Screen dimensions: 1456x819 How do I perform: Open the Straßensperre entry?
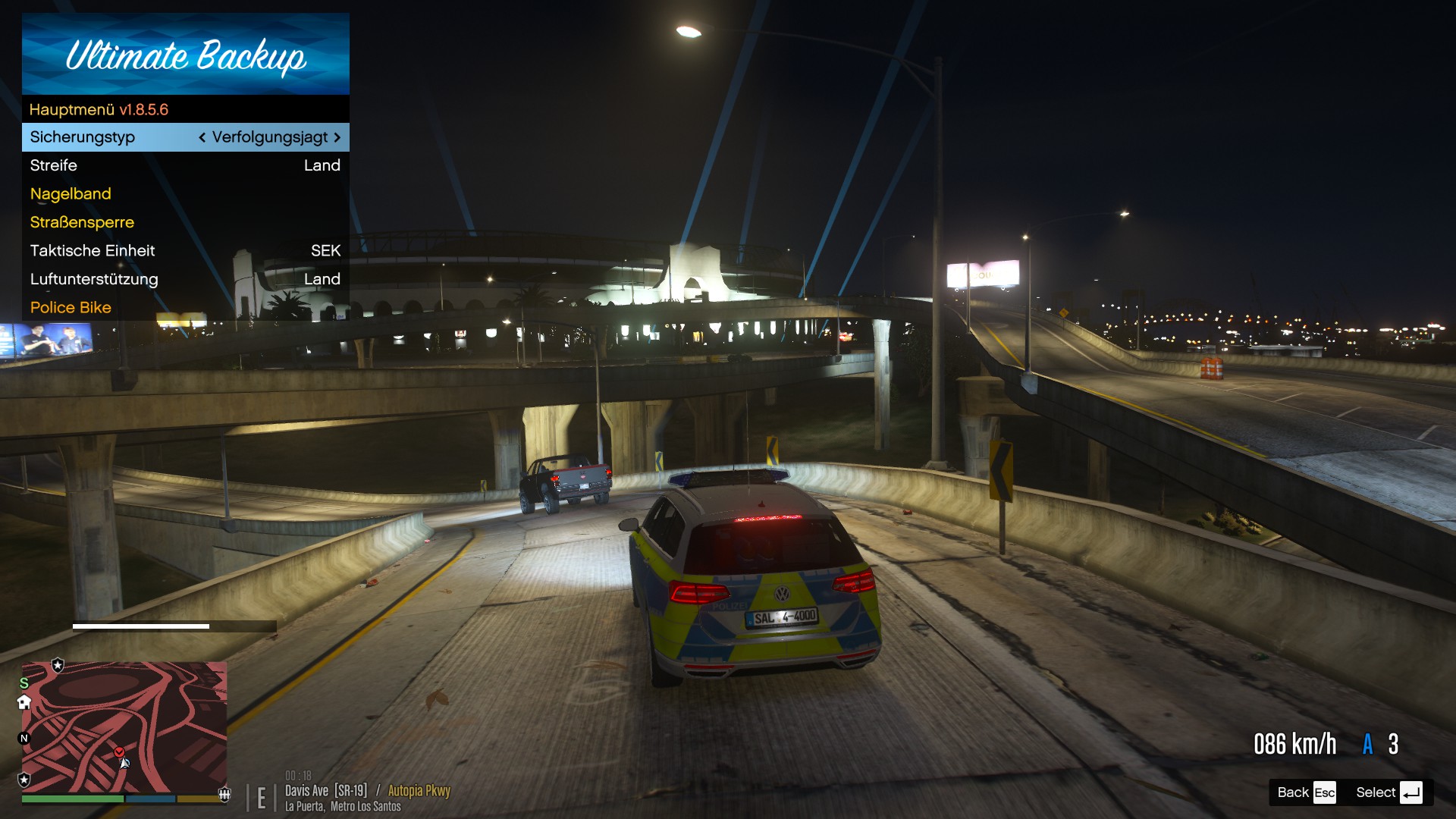click(x=185, y=222)
